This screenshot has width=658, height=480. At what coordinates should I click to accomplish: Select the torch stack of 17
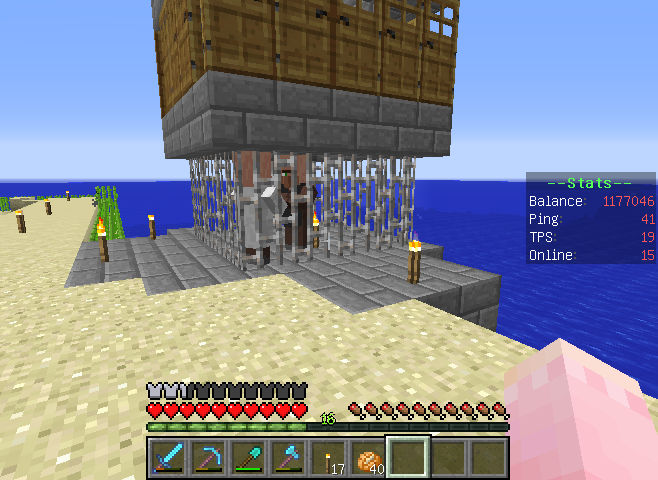328,456
